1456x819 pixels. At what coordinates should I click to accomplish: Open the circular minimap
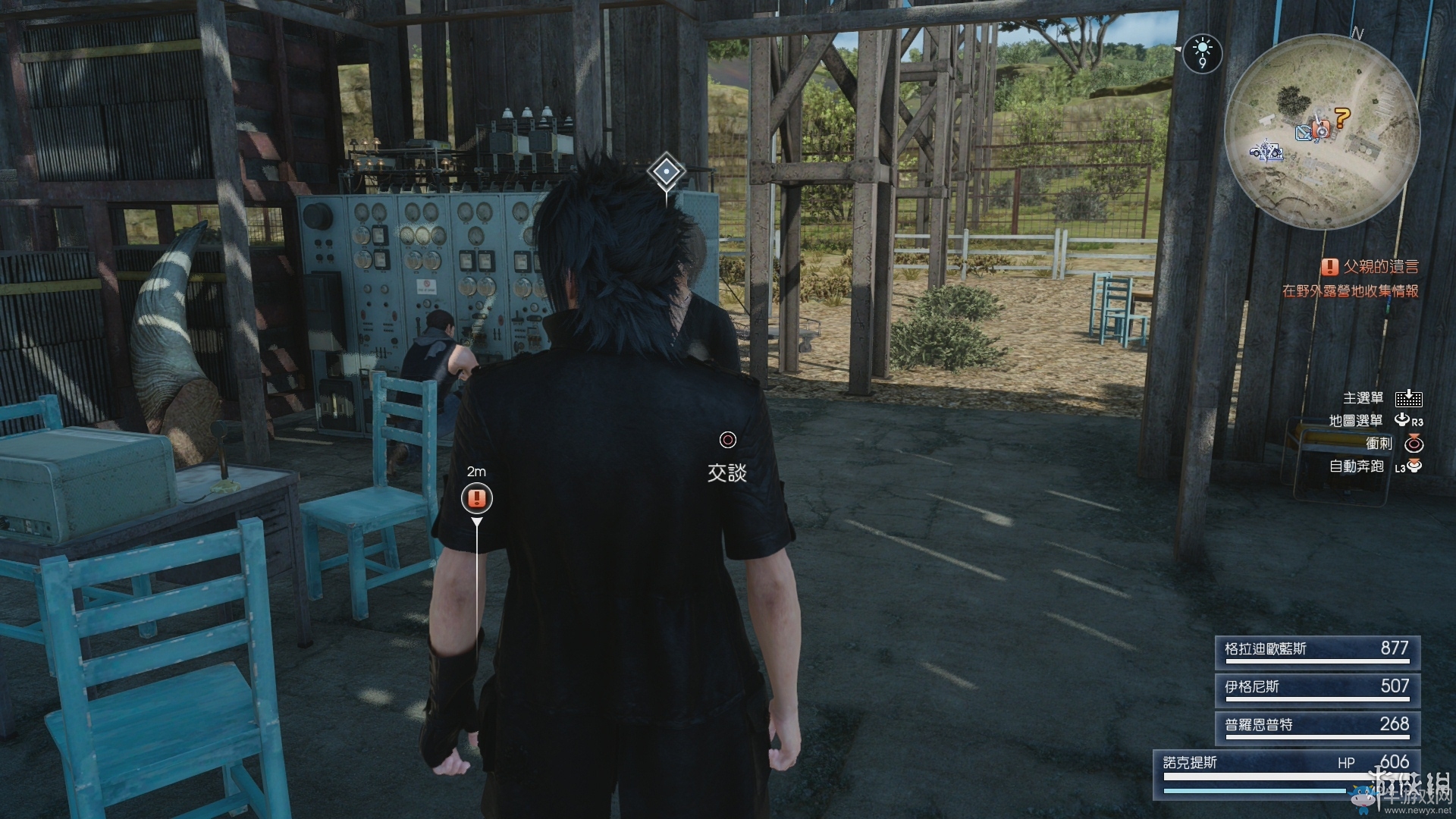[x=1322, y=133]
